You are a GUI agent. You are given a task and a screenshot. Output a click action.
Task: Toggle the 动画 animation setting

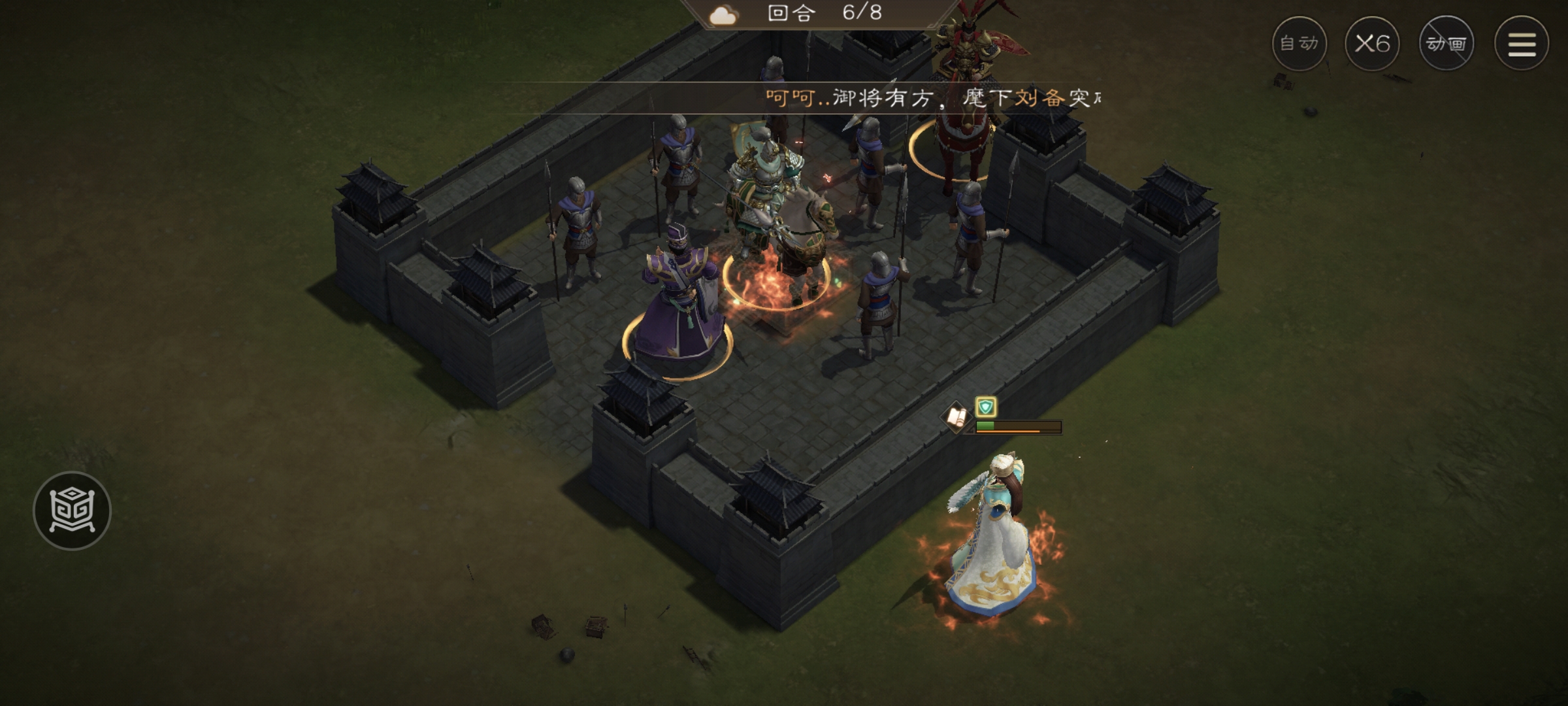pyautogui.click(x=1446, y=44)
